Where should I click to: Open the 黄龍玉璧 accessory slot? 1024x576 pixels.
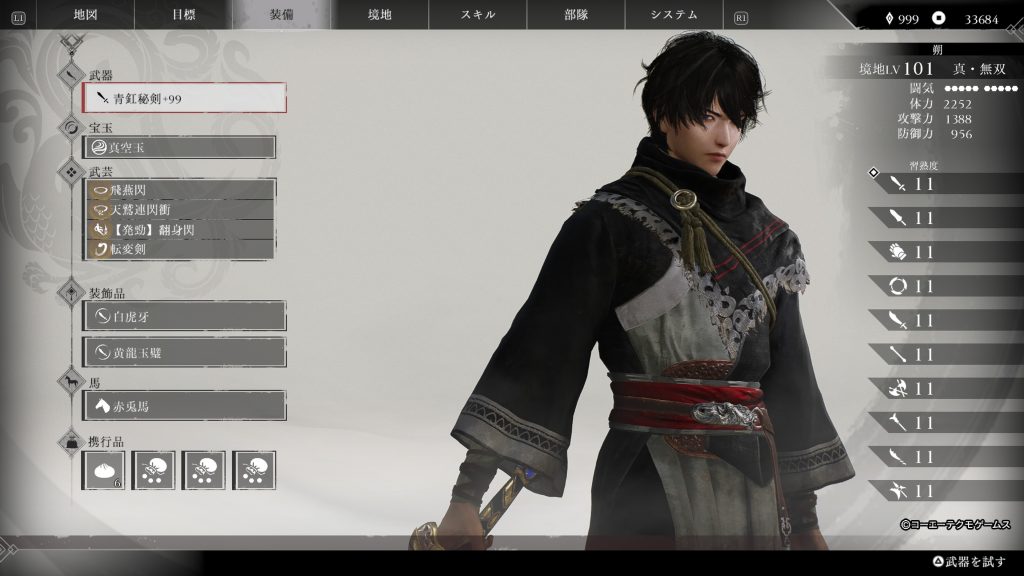[185, 352]
